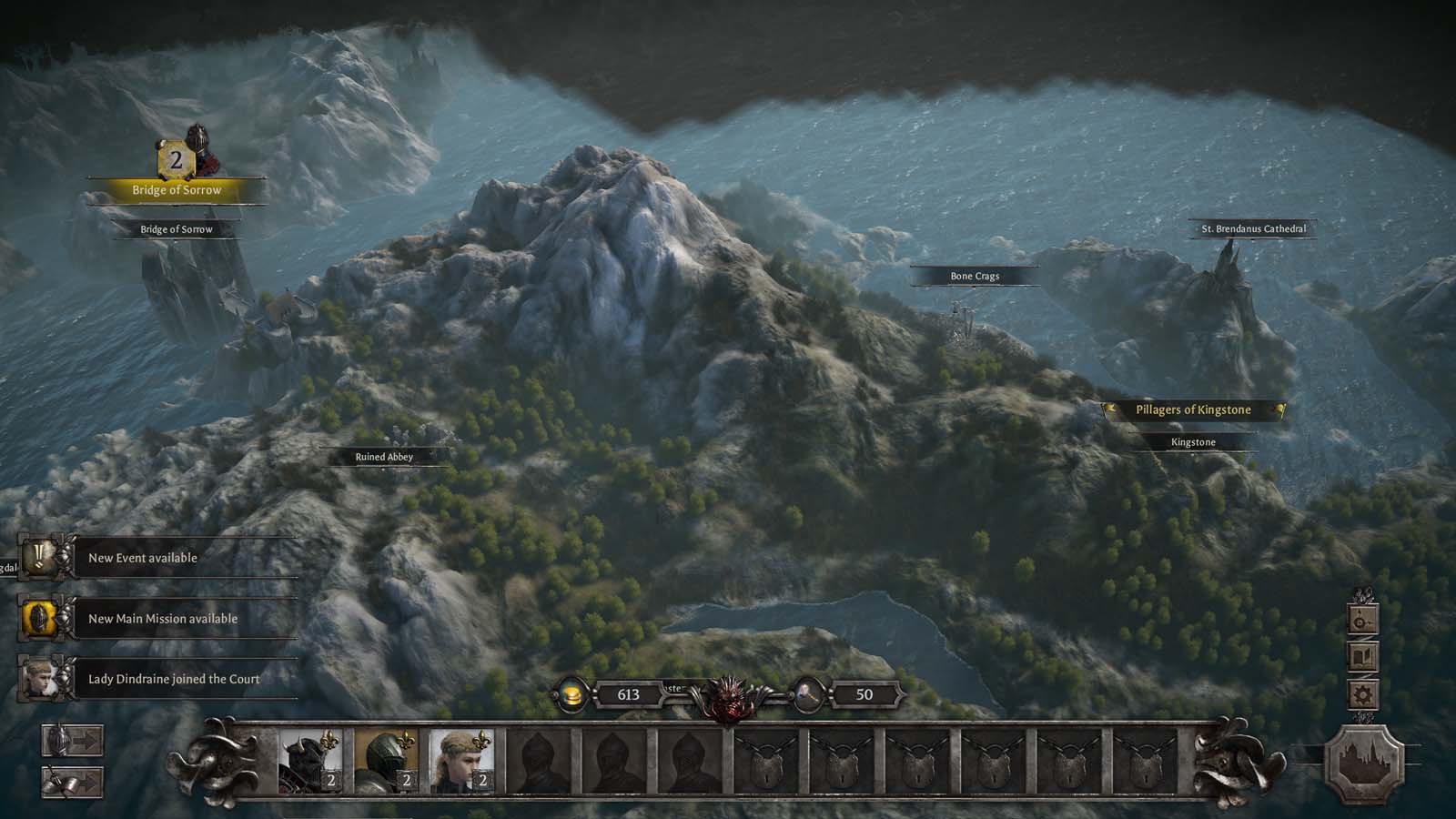
Task: Open the New Event available notification
Action: (x=143, y=558)
